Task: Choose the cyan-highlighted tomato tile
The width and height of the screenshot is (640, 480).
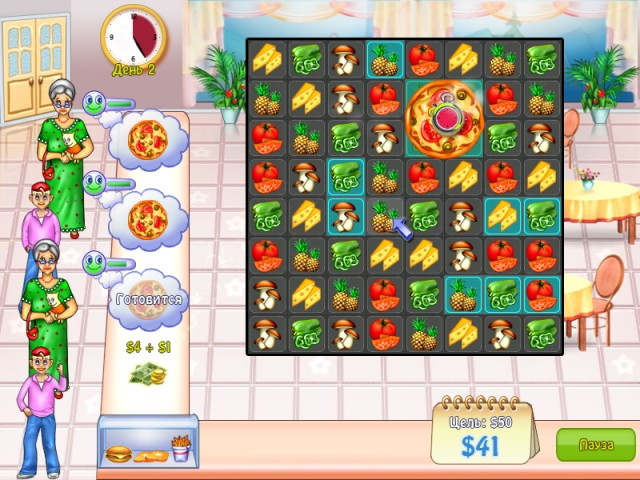Action: click(541, 293)
